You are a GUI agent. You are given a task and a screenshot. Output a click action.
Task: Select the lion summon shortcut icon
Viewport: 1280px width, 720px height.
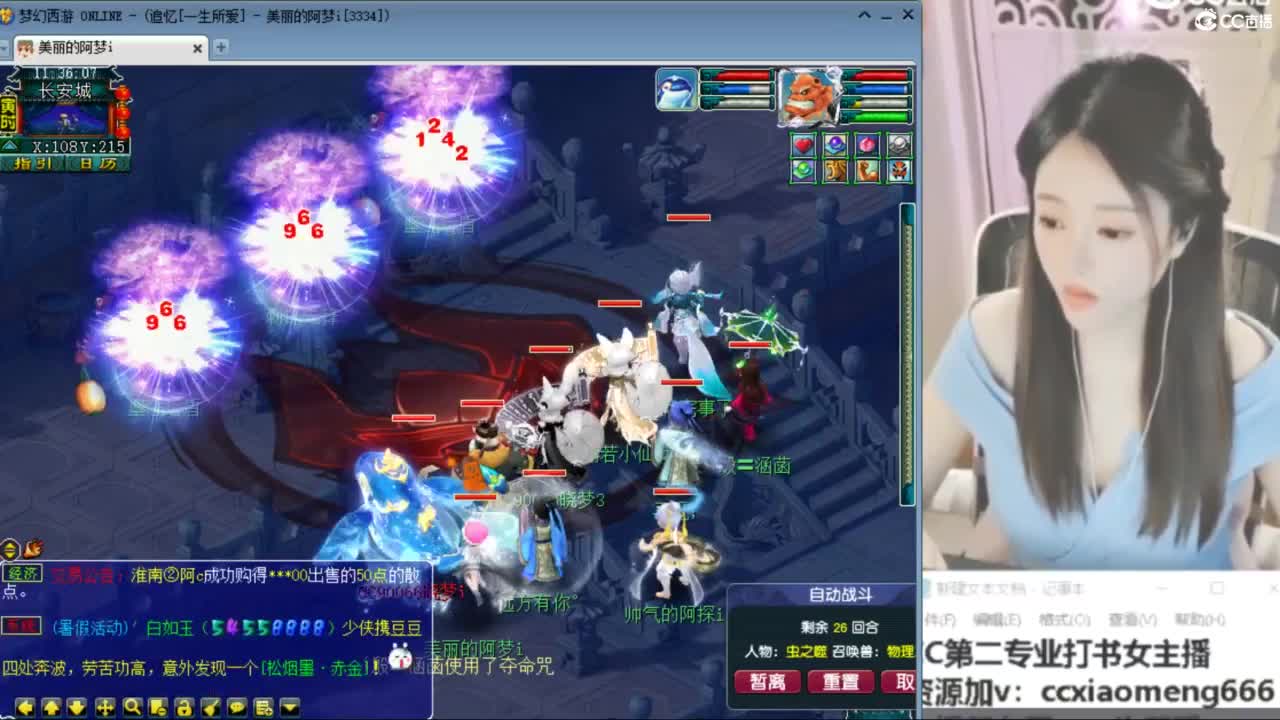835,171
